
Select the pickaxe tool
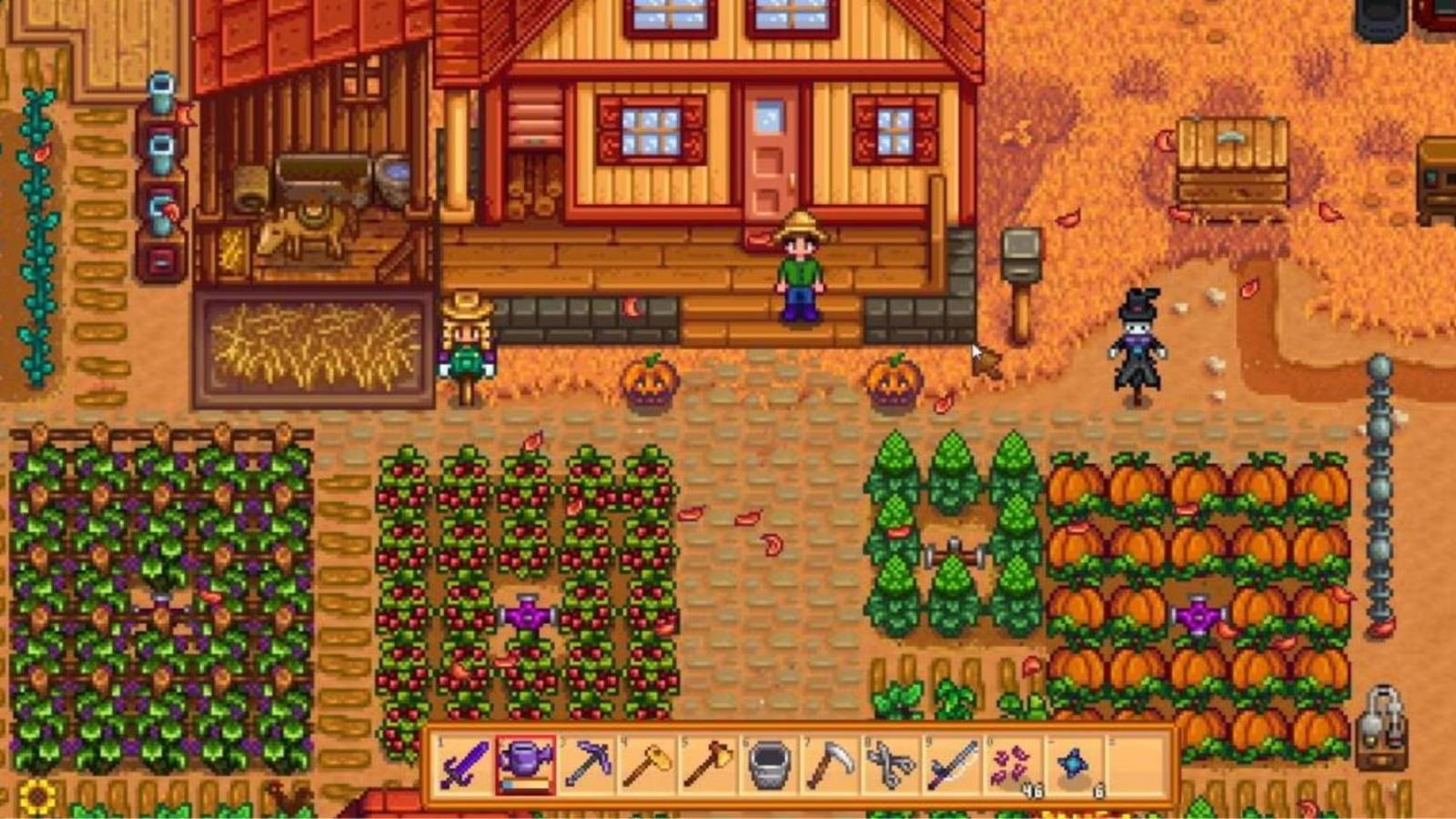pos(589,764)
